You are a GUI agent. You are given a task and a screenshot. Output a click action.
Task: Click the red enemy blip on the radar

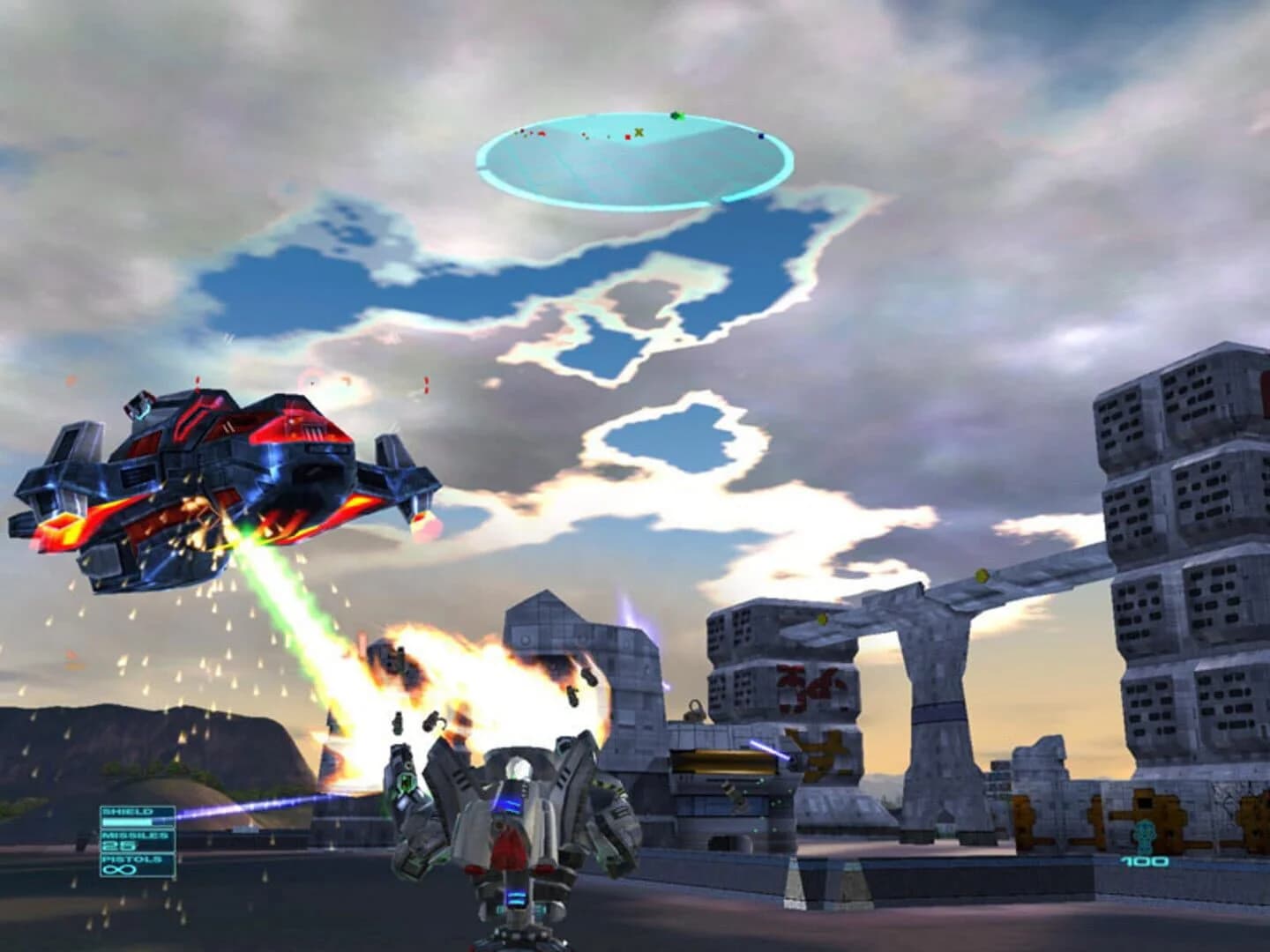tap(627, 137)
